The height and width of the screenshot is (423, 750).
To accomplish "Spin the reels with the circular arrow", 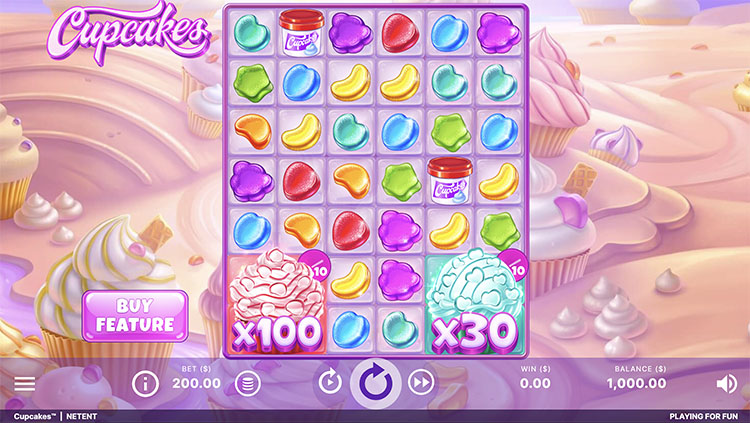I will [376, 382].
